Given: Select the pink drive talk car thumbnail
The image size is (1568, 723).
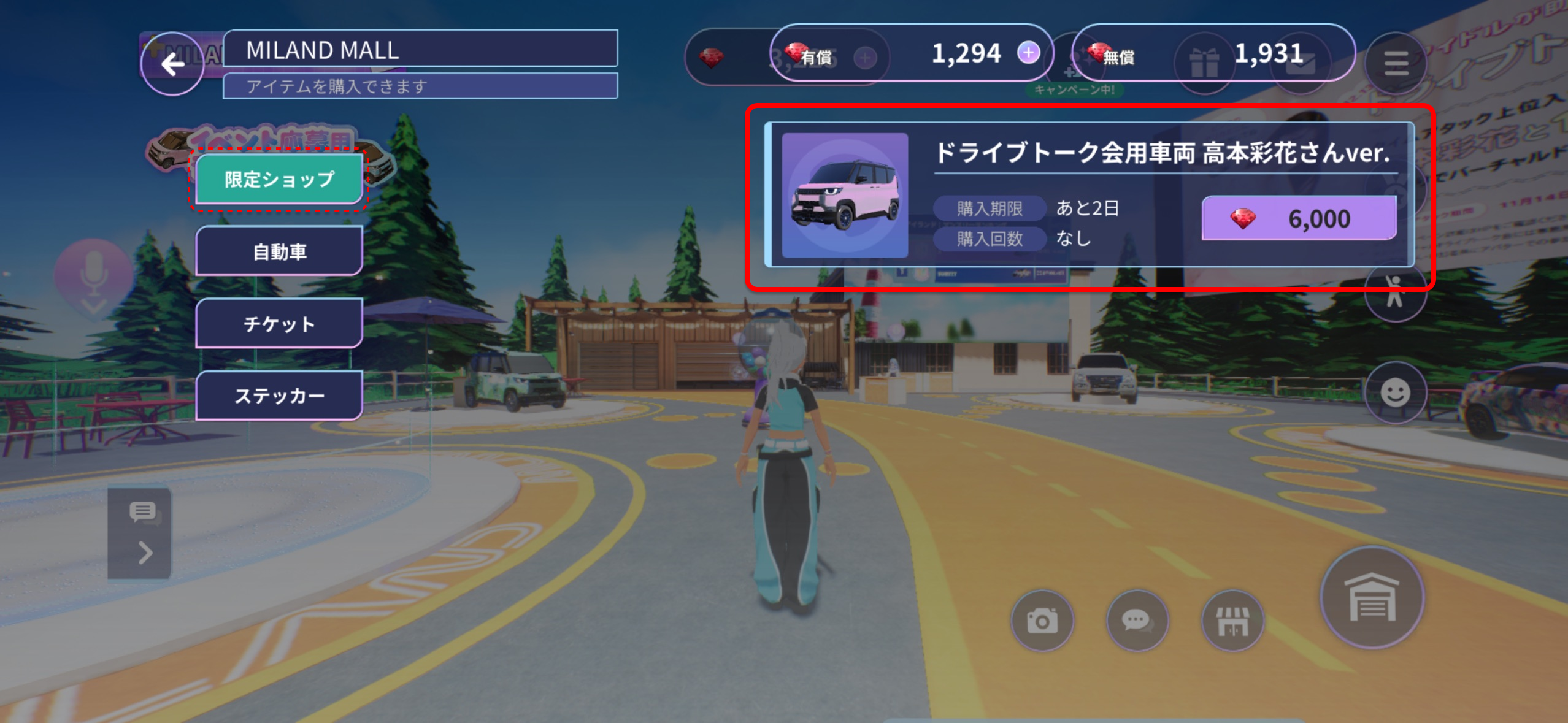Looking at the screenshot, I should coord(845,195).
